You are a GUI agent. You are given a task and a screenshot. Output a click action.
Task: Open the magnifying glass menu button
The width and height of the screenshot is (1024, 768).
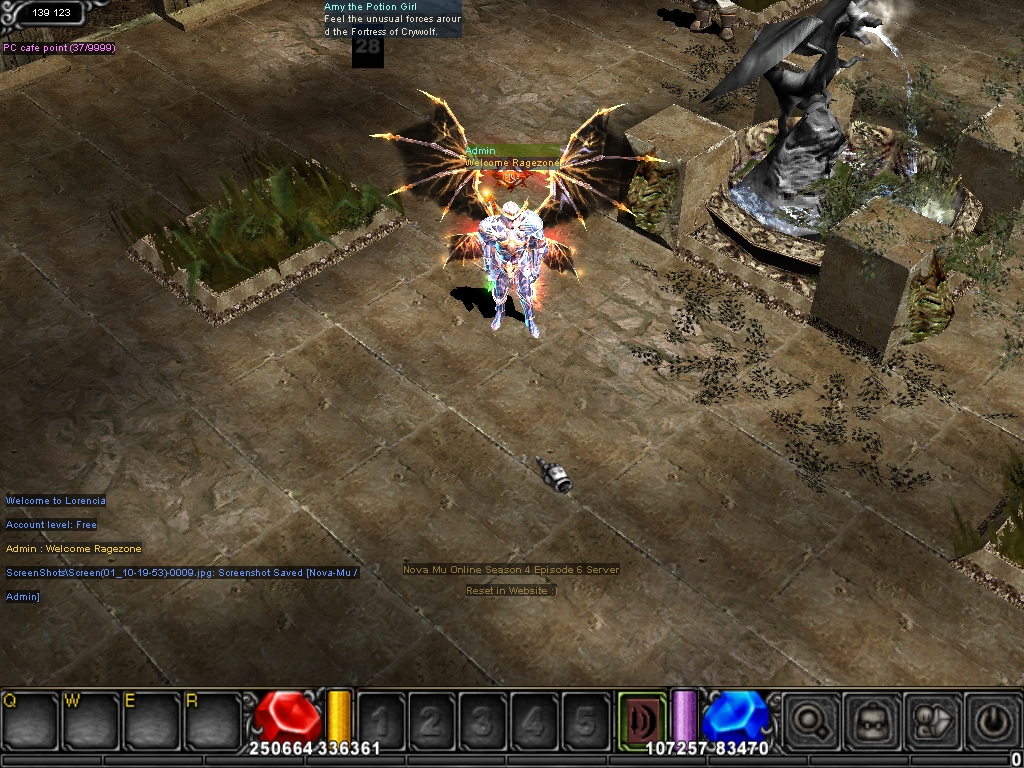(810, 719)
